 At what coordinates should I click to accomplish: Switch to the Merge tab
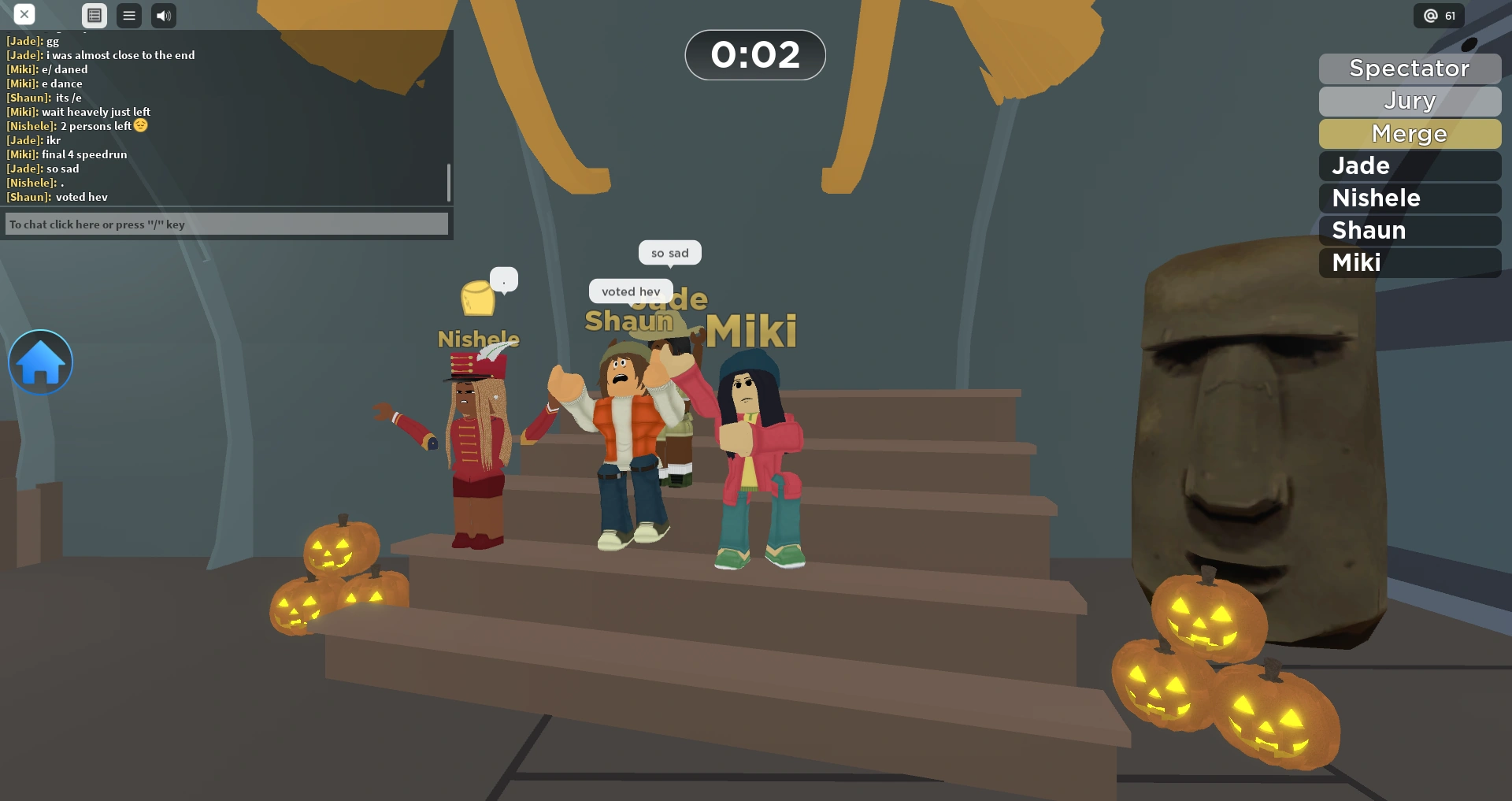[1409, 134]
